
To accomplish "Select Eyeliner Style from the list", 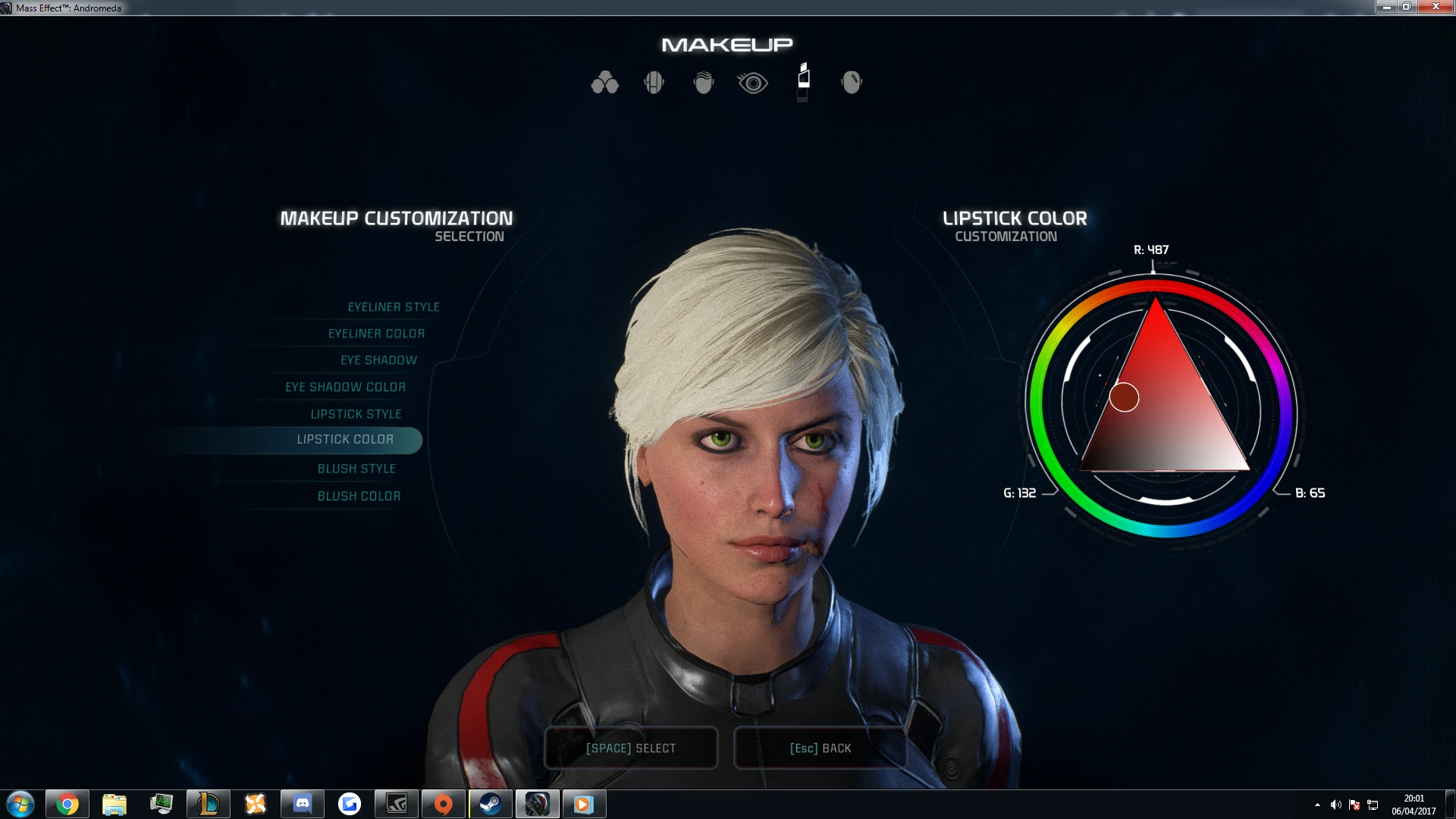I will click(x=393, y=306).
